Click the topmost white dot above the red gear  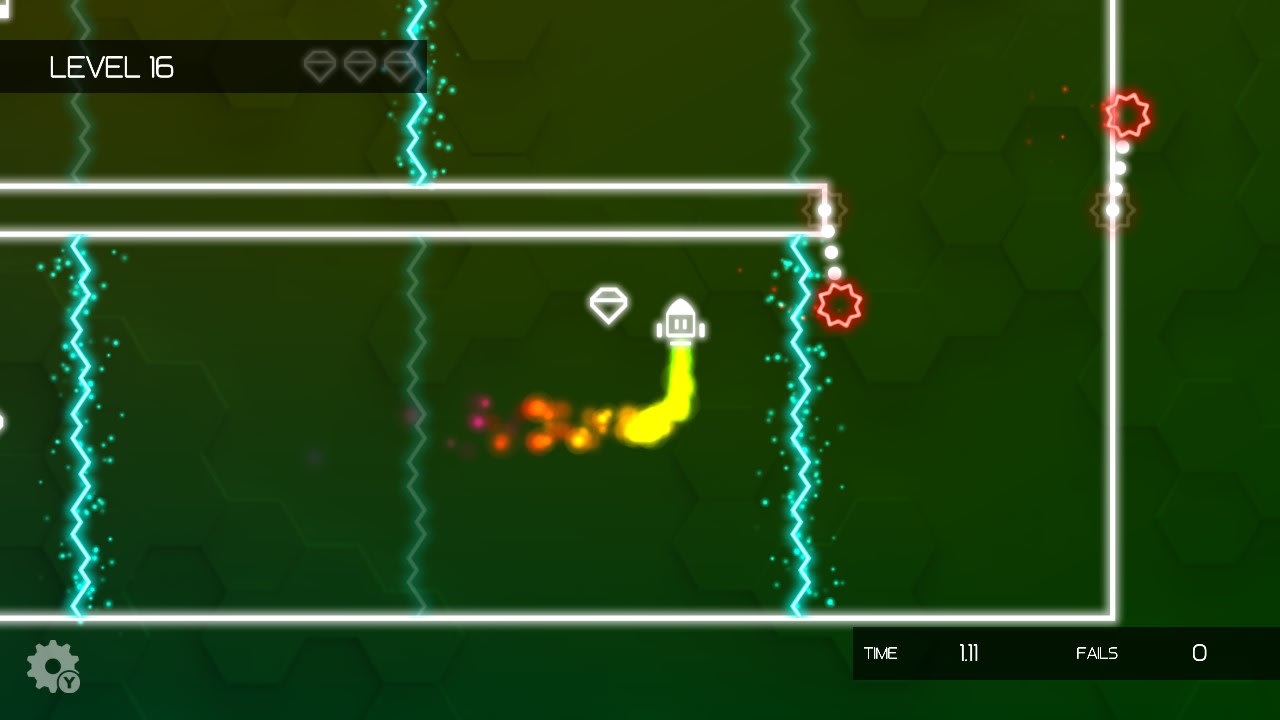coord(823,208)
